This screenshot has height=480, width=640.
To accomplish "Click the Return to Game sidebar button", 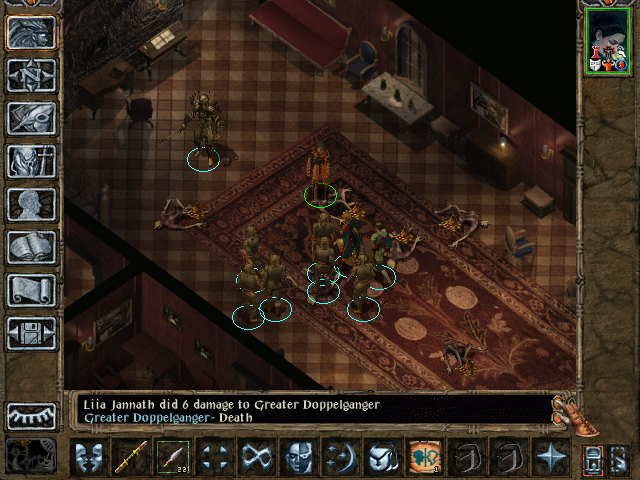I will (31, 32).
